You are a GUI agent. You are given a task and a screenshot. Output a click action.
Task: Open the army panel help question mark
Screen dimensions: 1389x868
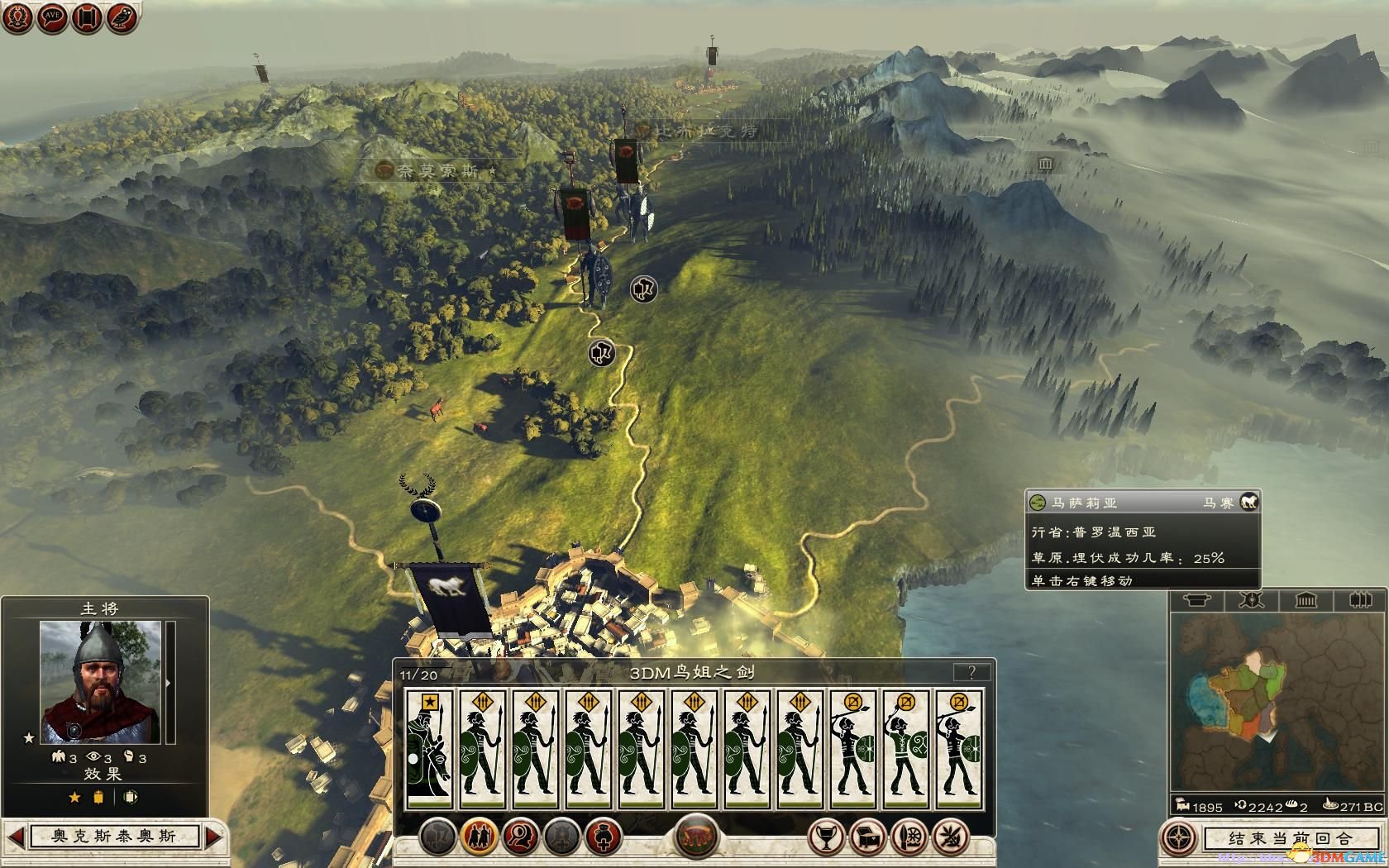click(x=971, y=672)
